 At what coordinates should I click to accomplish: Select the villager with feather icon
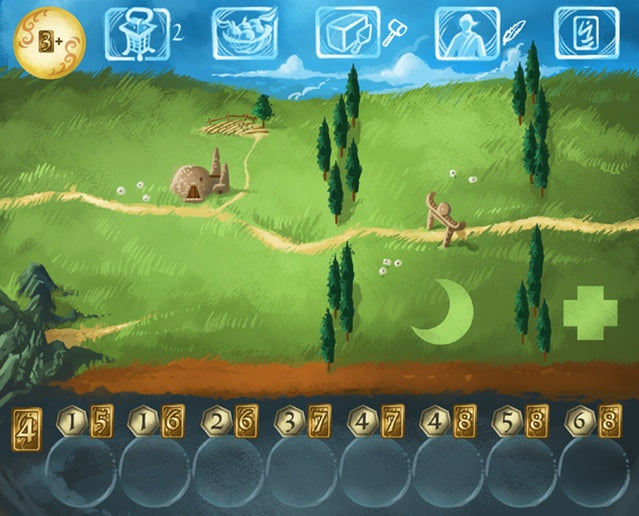coord(467,34)
